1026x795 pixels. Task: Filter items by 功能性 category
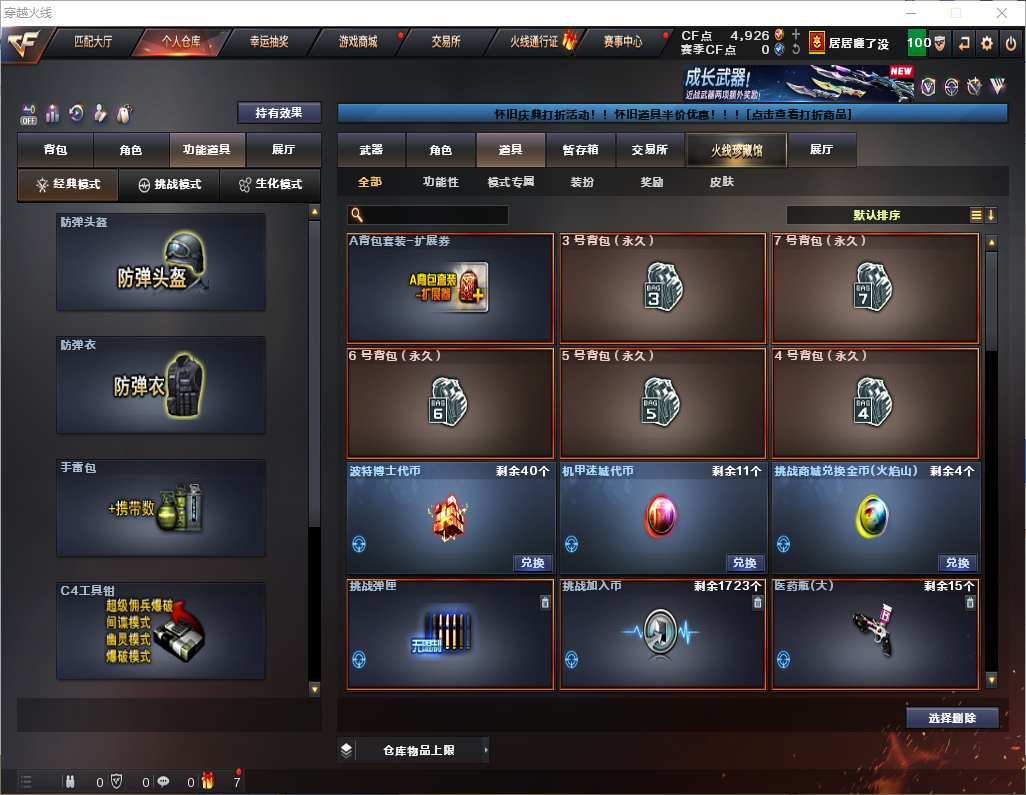coord(440,182)
